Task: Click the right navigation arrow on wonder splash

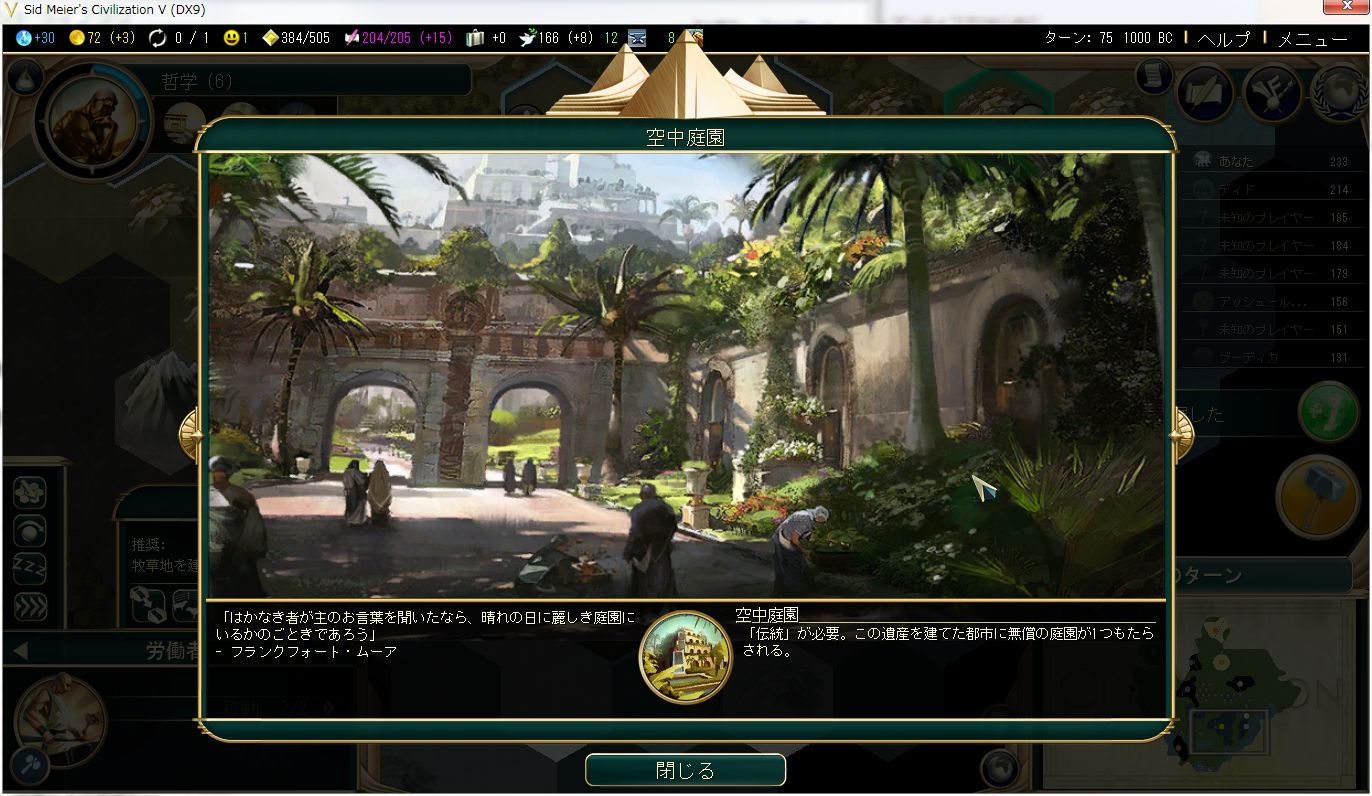Action: click(1181, 433)
